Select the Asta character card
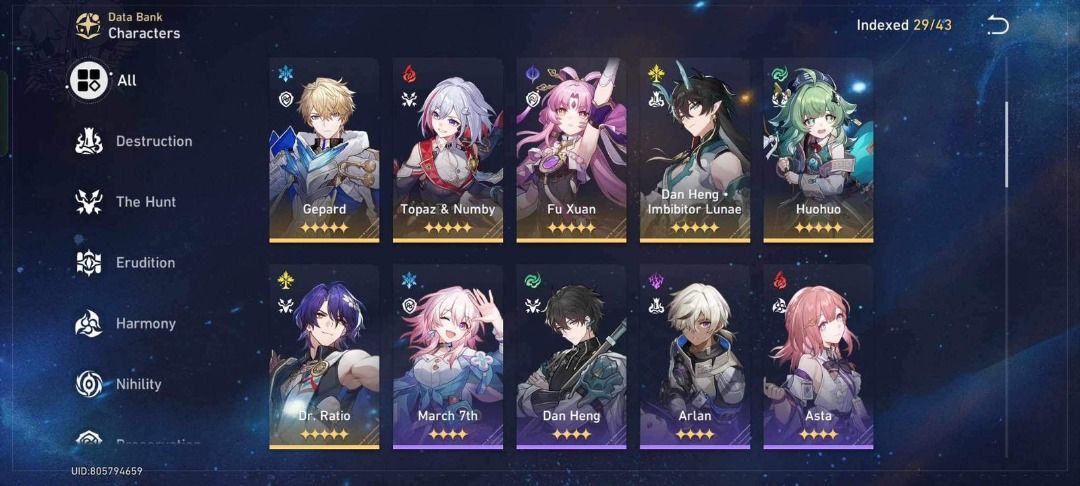Screen dimensions: 1080x486 pyautogui.click(x=818, y=356)
